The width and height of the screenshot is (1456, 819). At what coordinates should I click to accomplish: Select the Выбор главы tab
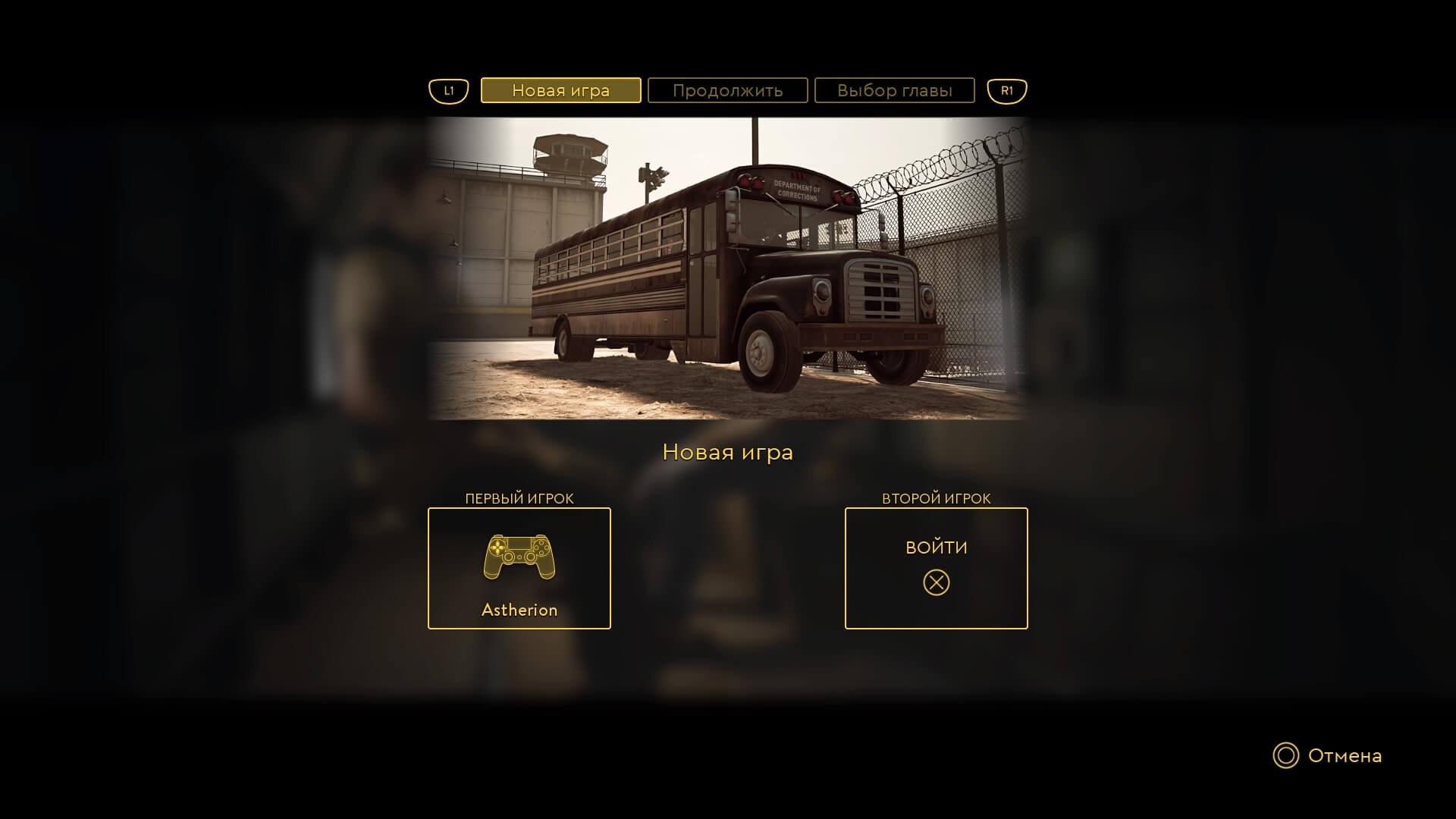(x=894, y=90)
